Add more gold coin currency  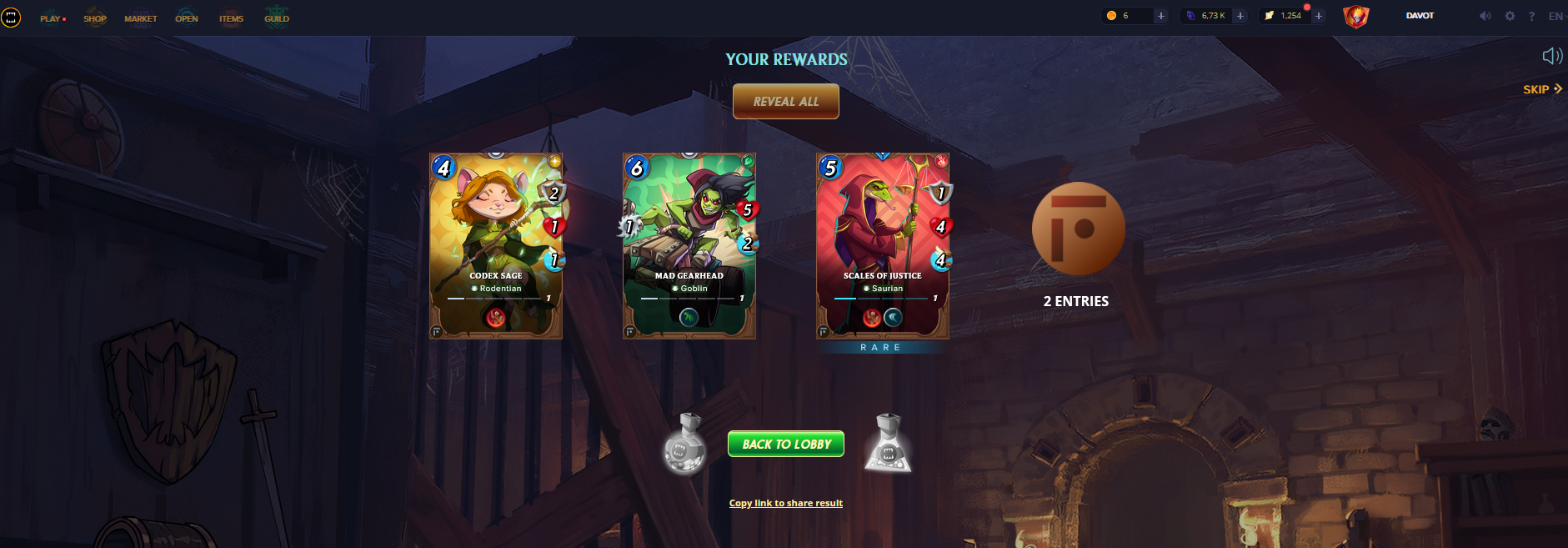[x=1160, y=16]
